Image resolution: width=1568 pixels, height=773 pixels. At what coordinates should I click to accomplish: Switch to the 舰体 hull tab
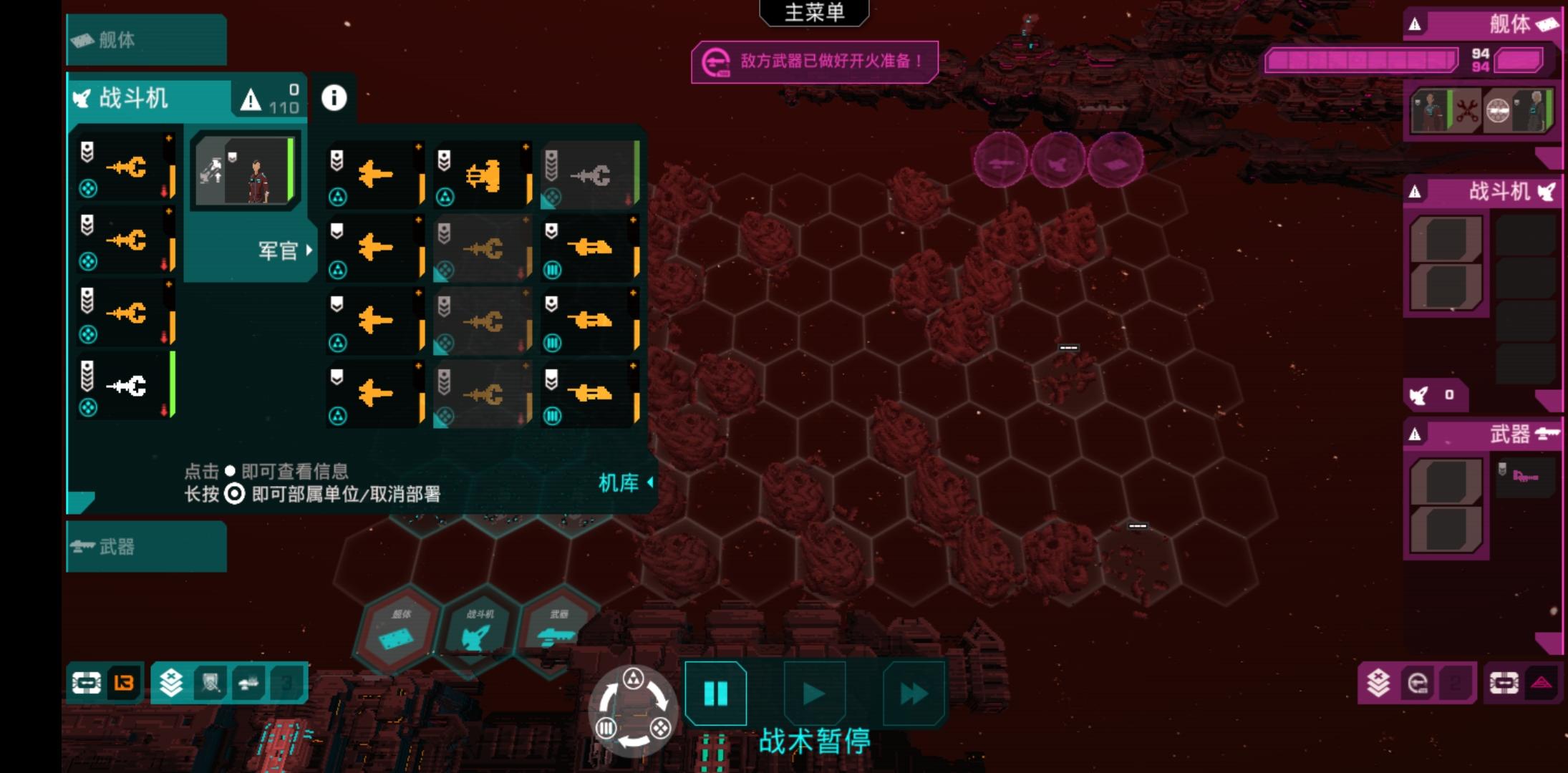[146, 40]
